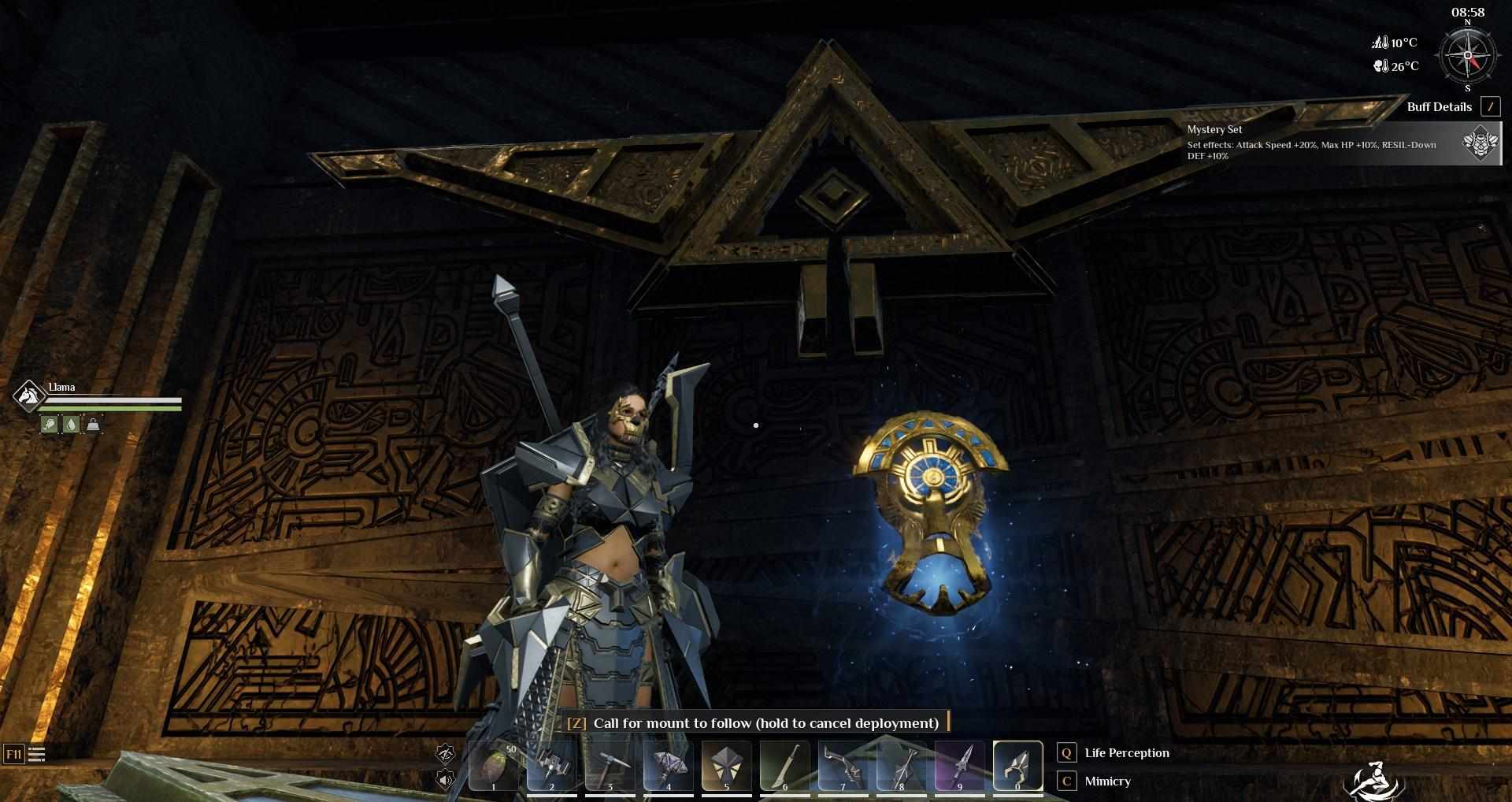Open the list menu icon next to F11
Screen dimensions: 1512x802
pos(37,755)
